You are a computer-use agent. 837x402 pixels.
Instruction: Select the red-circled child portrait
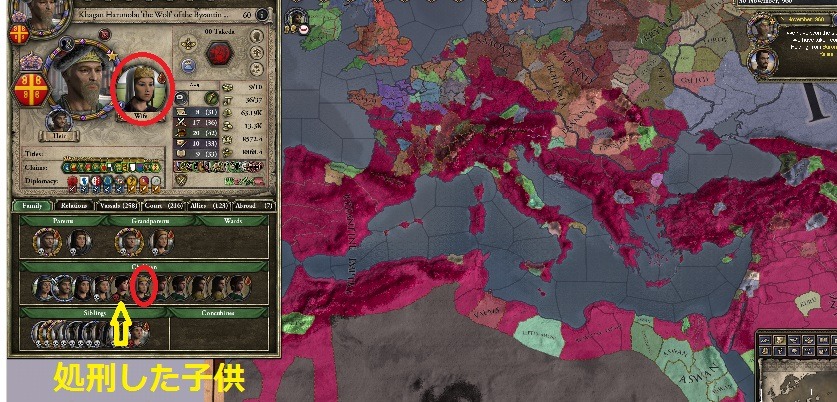click(x=143, y=288)
